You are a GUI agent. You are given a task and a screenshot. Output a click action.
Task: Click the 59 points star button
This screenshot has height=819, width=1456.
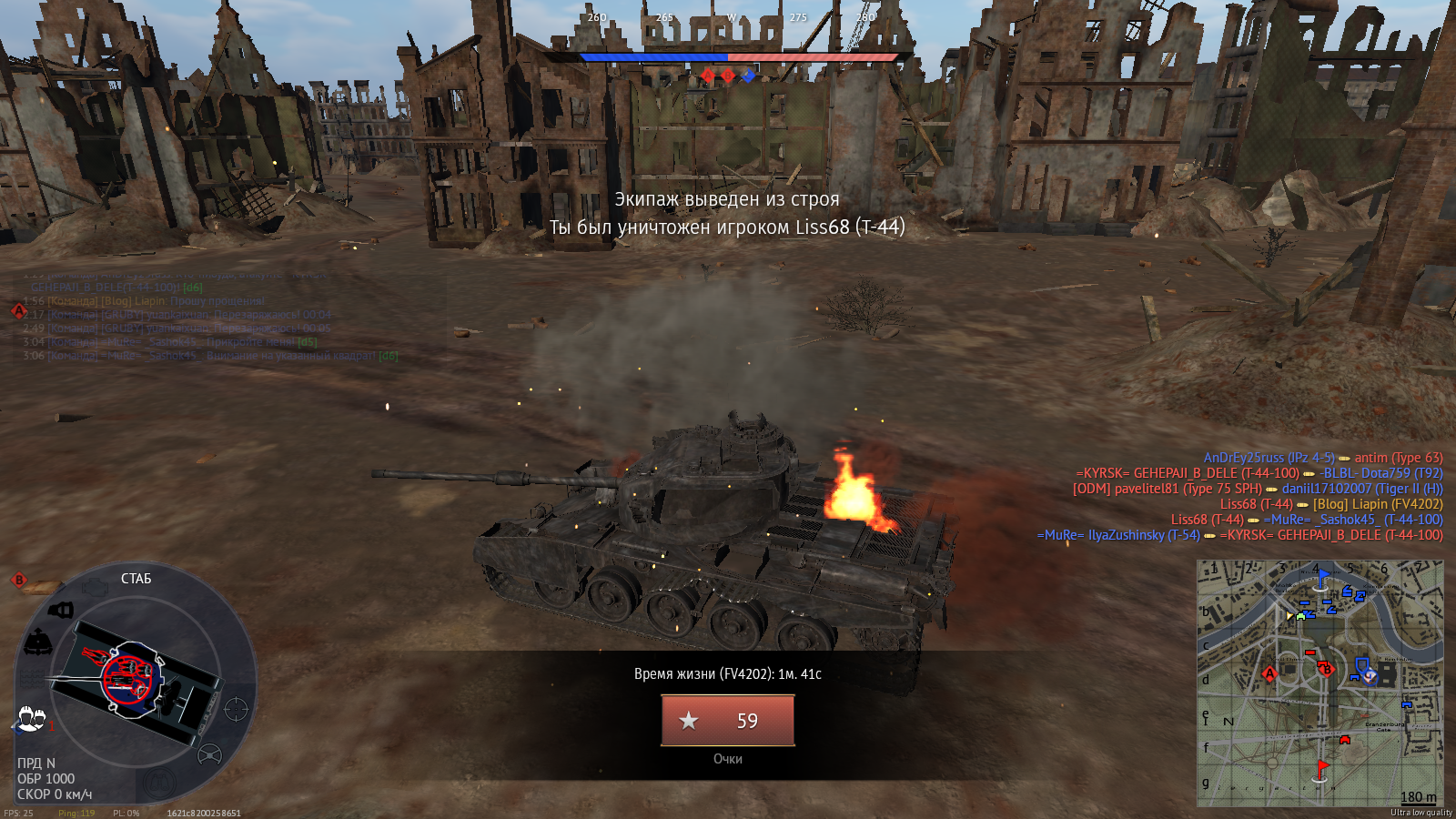[x=727, y=720]
